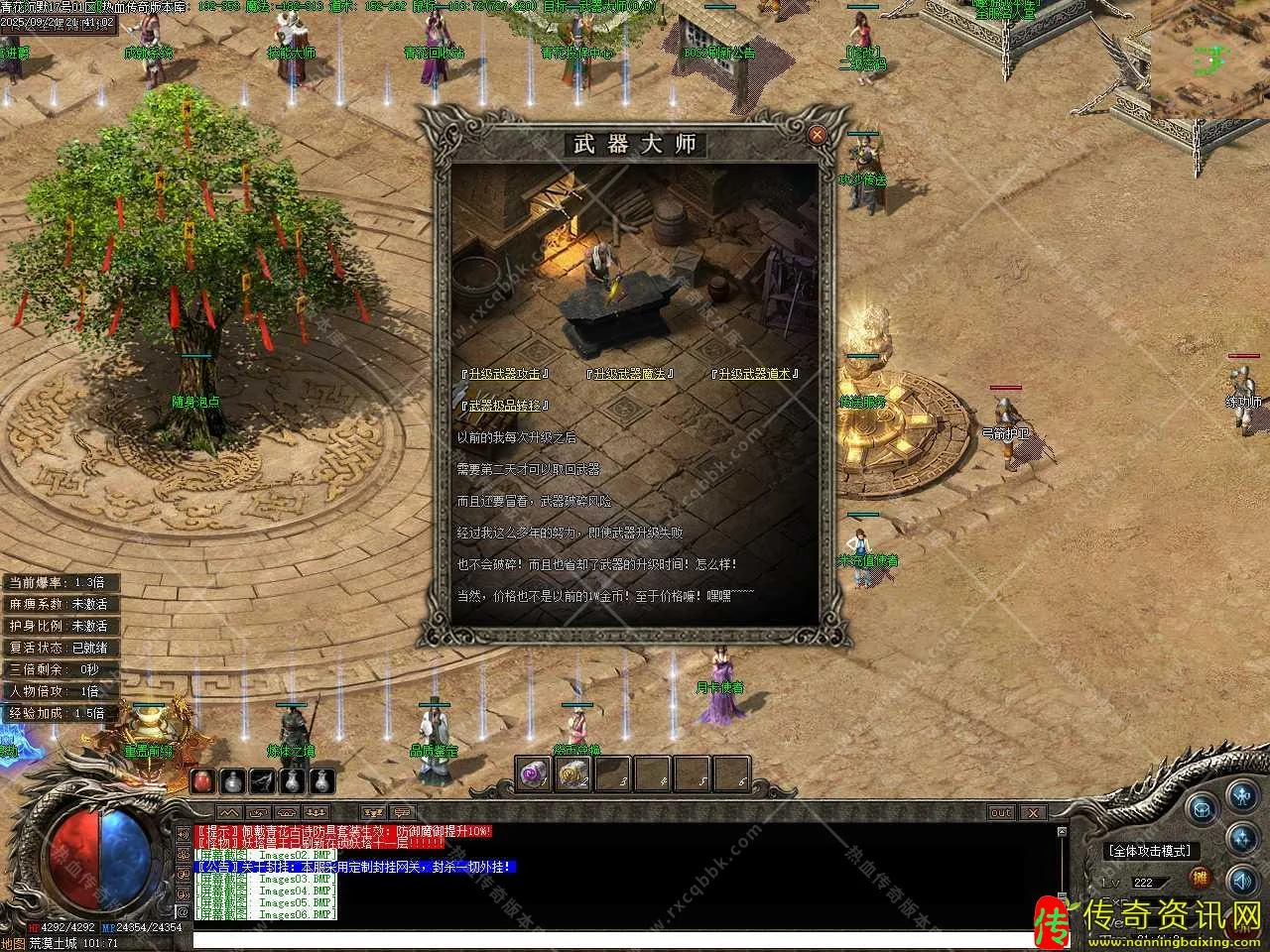Select the red potion quick slot
This screenshot has width=1270, height=952.
(x=202, y=781)
